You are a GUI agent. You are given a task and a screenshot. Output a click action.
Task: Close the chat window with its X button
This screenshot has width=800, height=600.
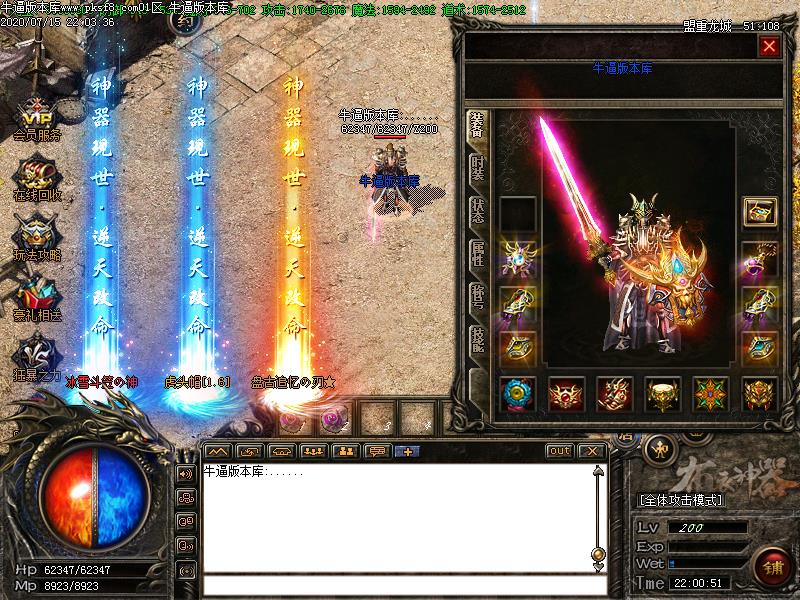[x=592, y=451]
